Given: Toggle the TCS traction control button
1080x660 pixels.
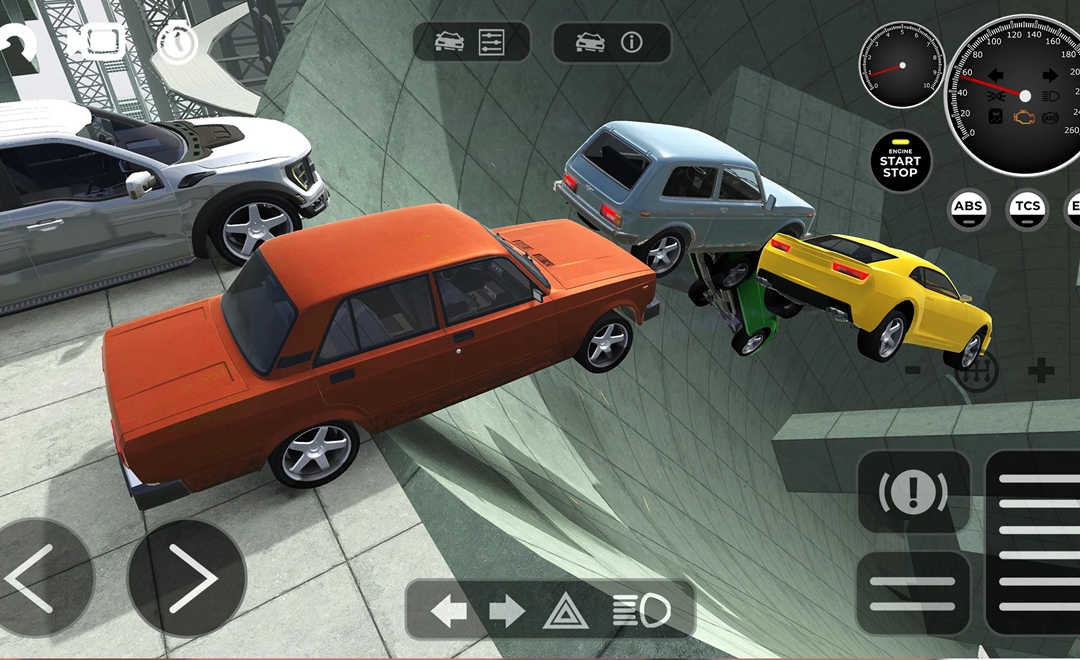Looking at the screenshot, I should tap(1027, 207).
